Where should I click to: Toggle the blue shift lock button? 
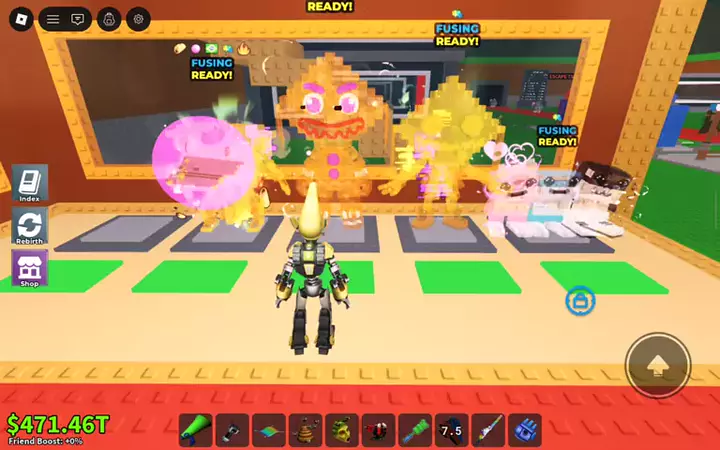click(x=580, y=299)
